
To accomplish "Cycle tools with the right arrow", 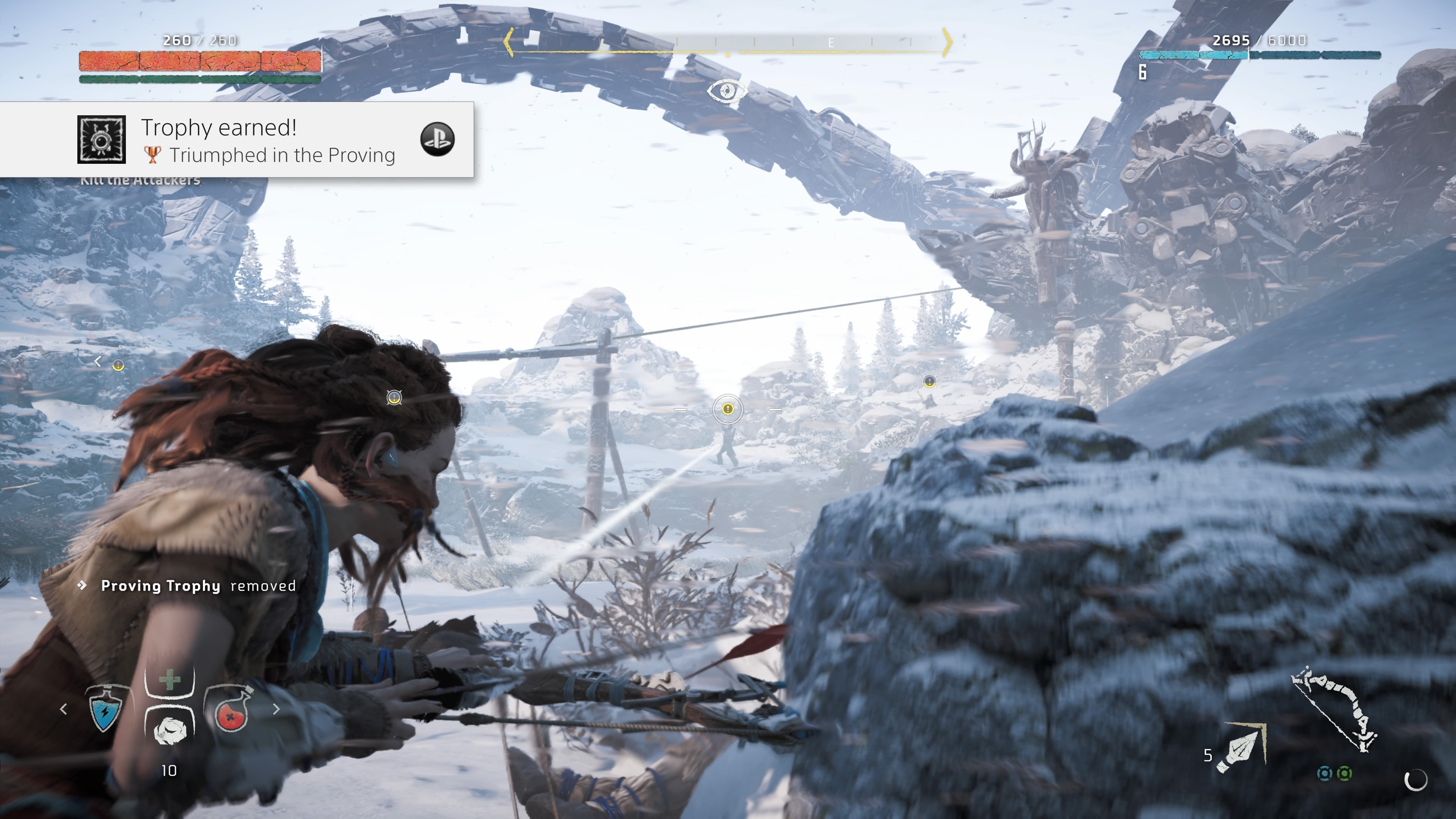I will (x=276, y=709).
